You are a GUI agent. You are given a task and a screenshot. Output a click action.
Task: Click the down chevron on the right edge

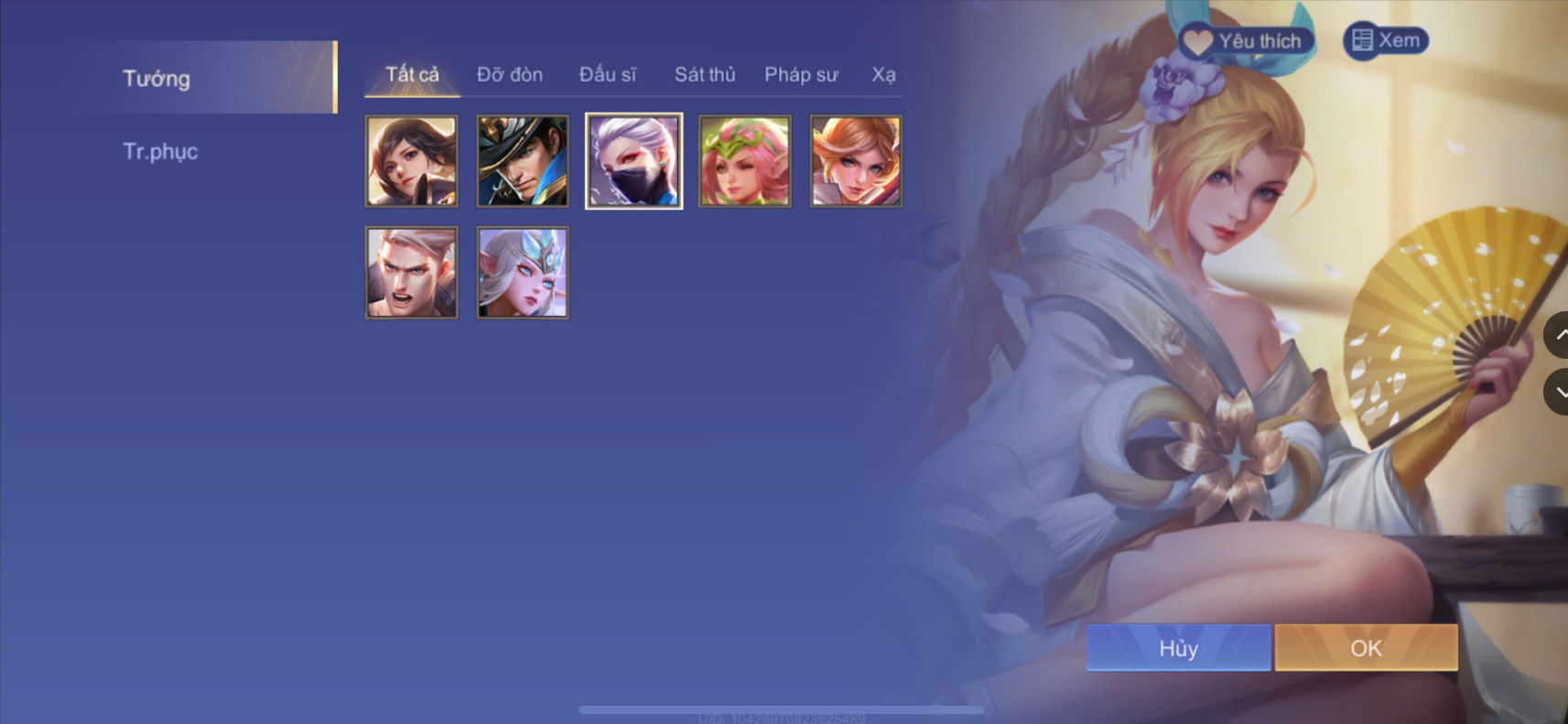(x=1561, y=392)
